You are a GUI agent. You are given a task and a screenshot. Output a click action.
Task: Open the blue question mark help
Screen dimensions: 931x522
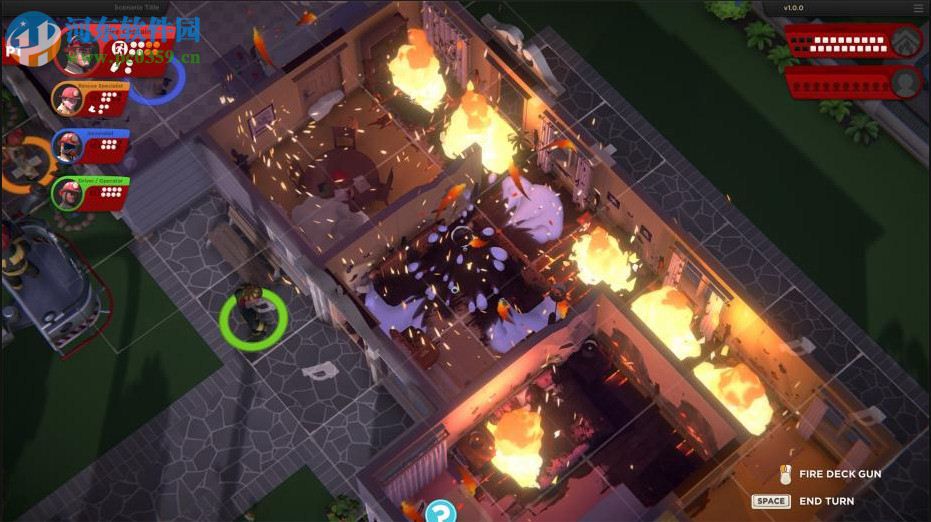(440, 513)
